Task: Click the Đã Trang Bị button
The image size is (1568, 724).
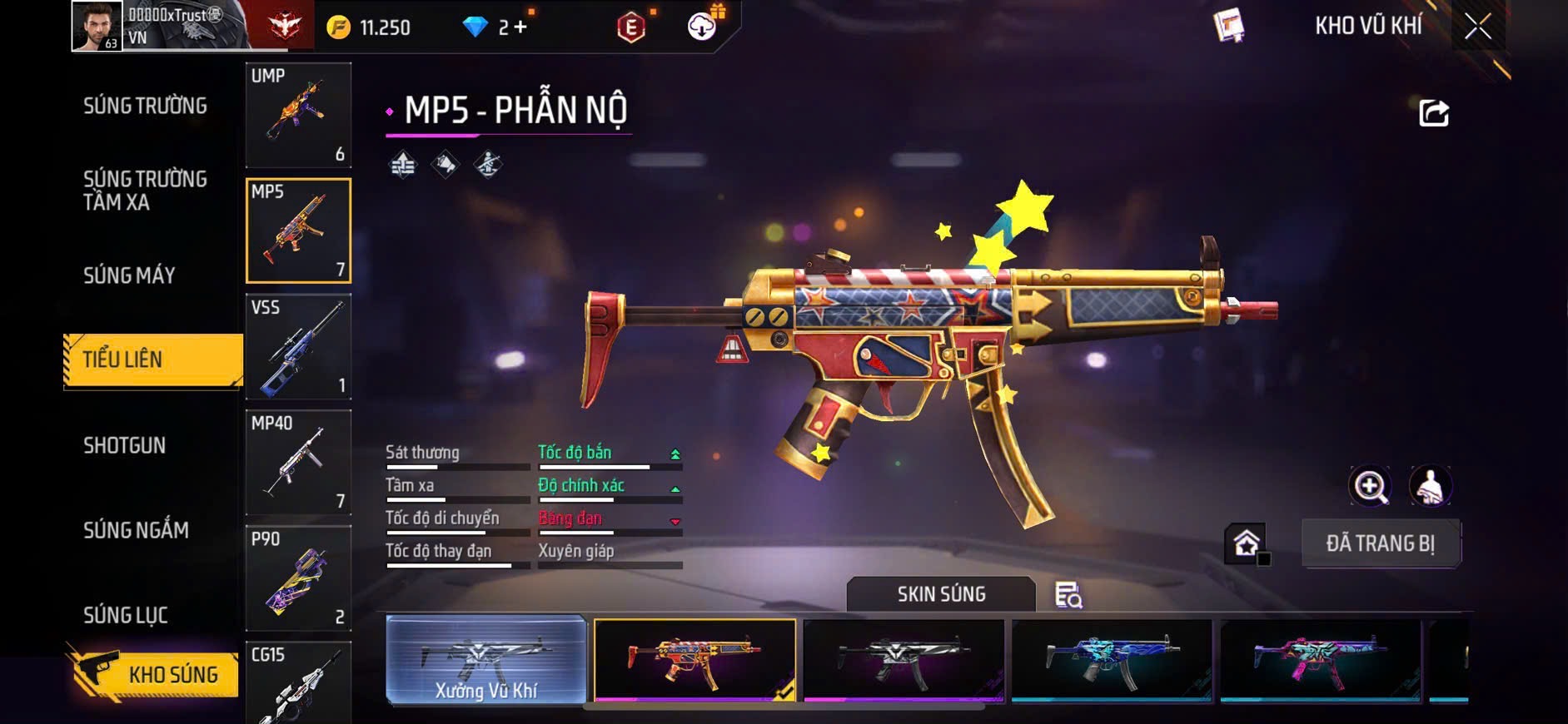Action: [1380, 543]
